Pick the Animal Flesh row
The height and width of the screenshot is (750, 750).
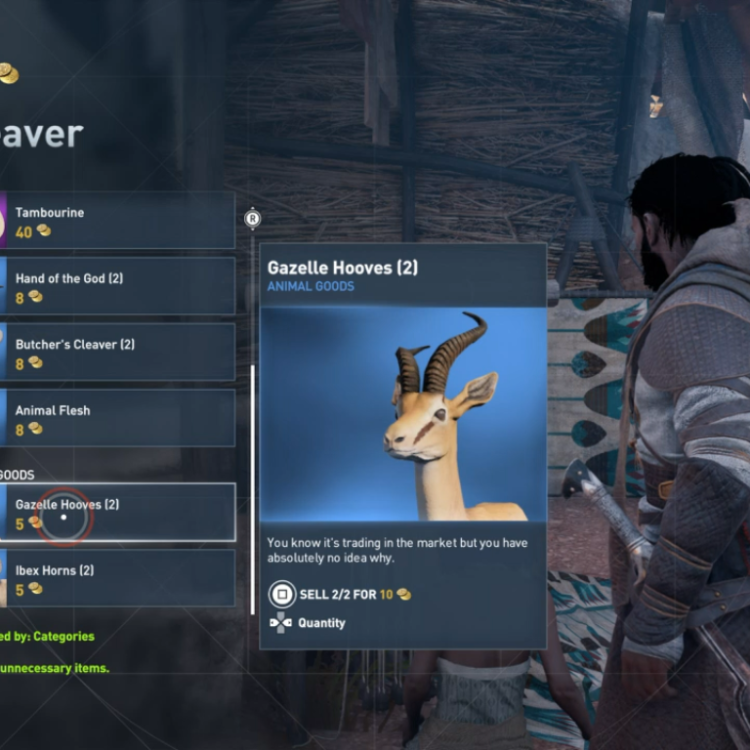coord(118,418)
